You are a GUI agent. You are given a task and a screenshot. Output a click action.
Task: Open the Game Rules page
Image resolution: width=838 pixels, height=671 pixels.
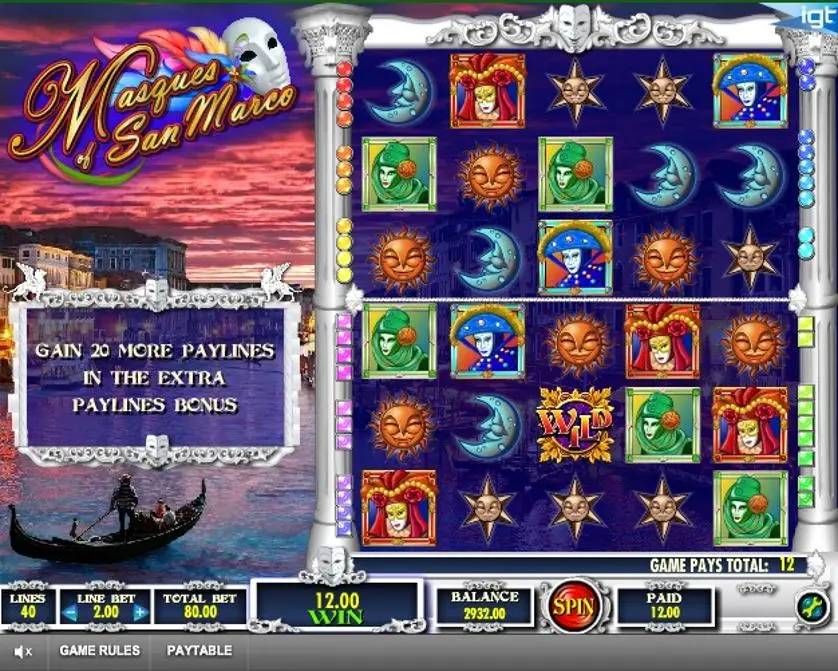coord(100,650)
